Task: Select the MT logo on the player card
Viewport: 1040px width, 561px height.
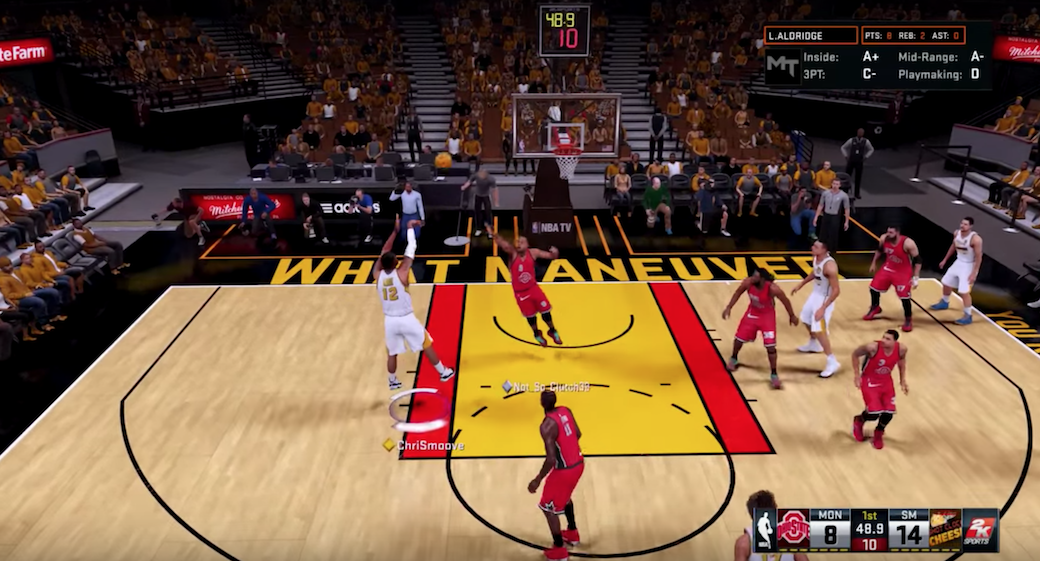Action: (781, 65)
